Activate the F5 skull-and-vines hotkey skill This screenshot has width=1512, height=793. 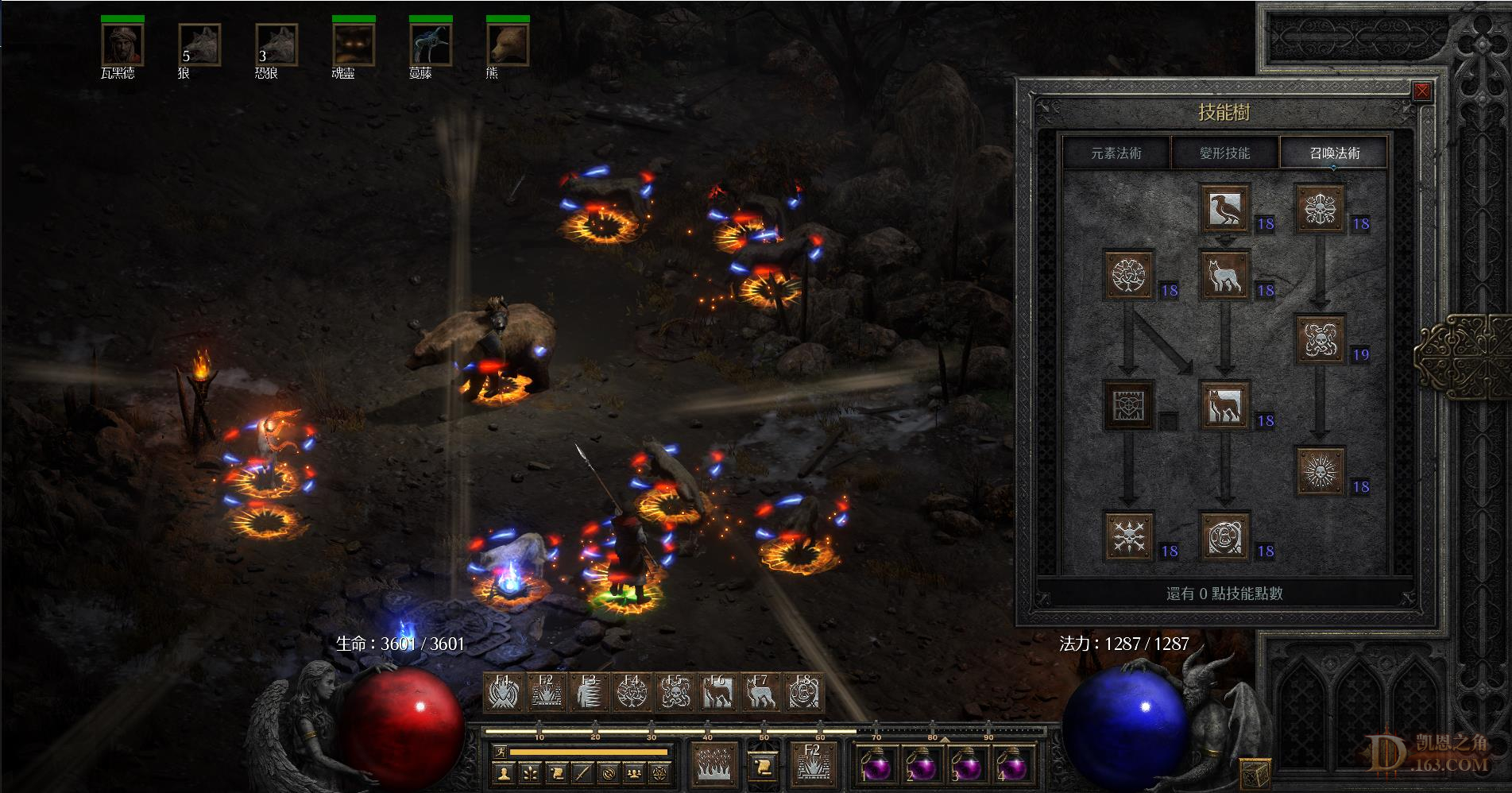[x=675, y=693]
